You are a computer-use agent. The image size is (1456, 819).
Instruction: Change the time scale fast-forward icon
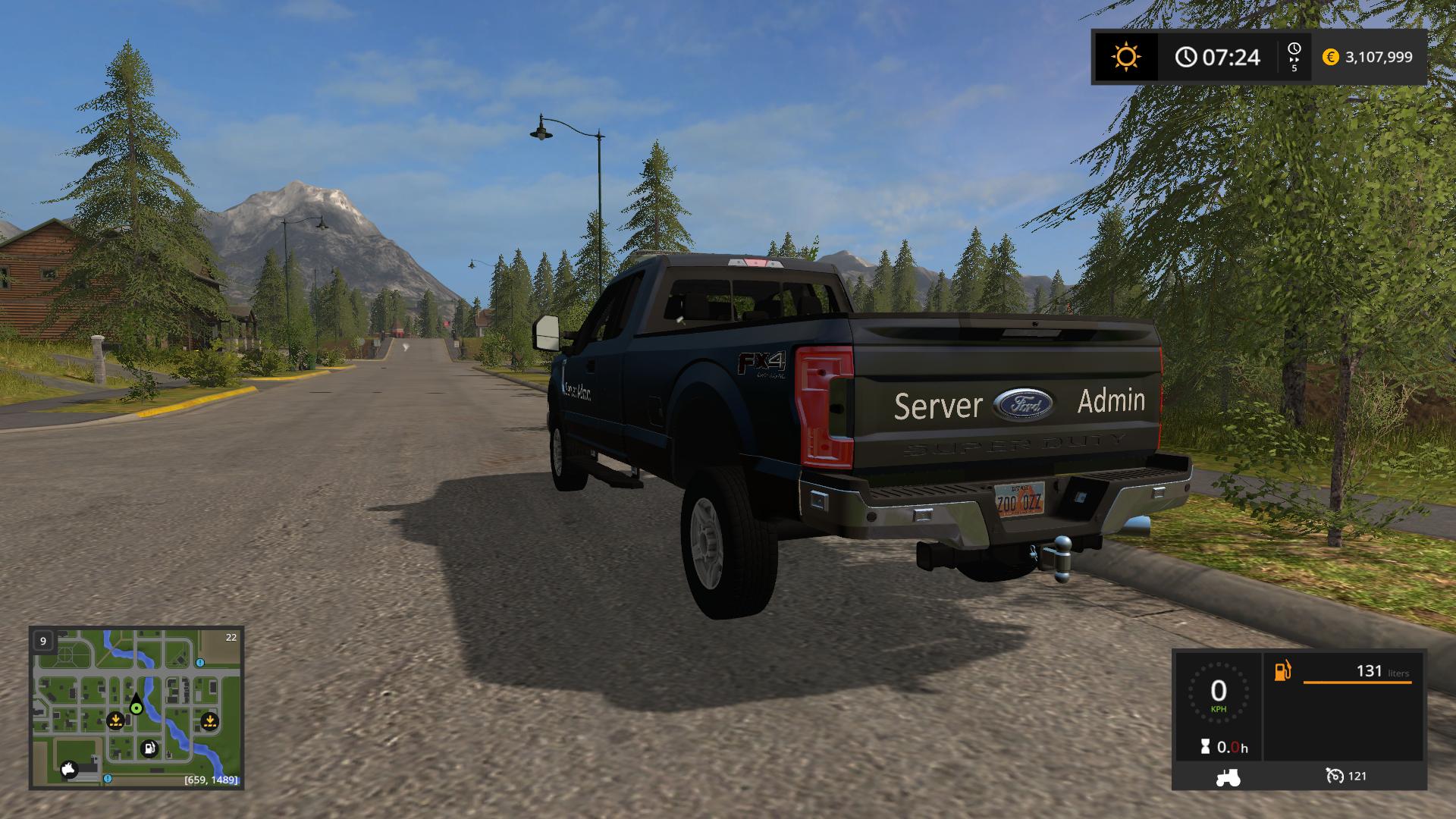[1294, 57]
